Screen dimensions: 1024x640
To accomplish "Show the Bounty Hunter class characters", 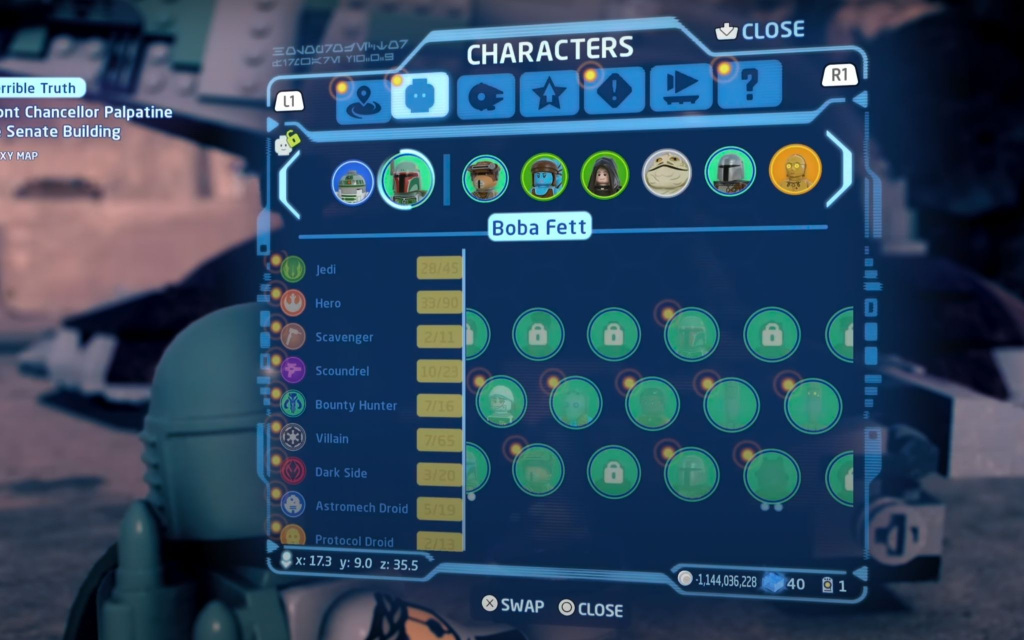I will 355,405.
